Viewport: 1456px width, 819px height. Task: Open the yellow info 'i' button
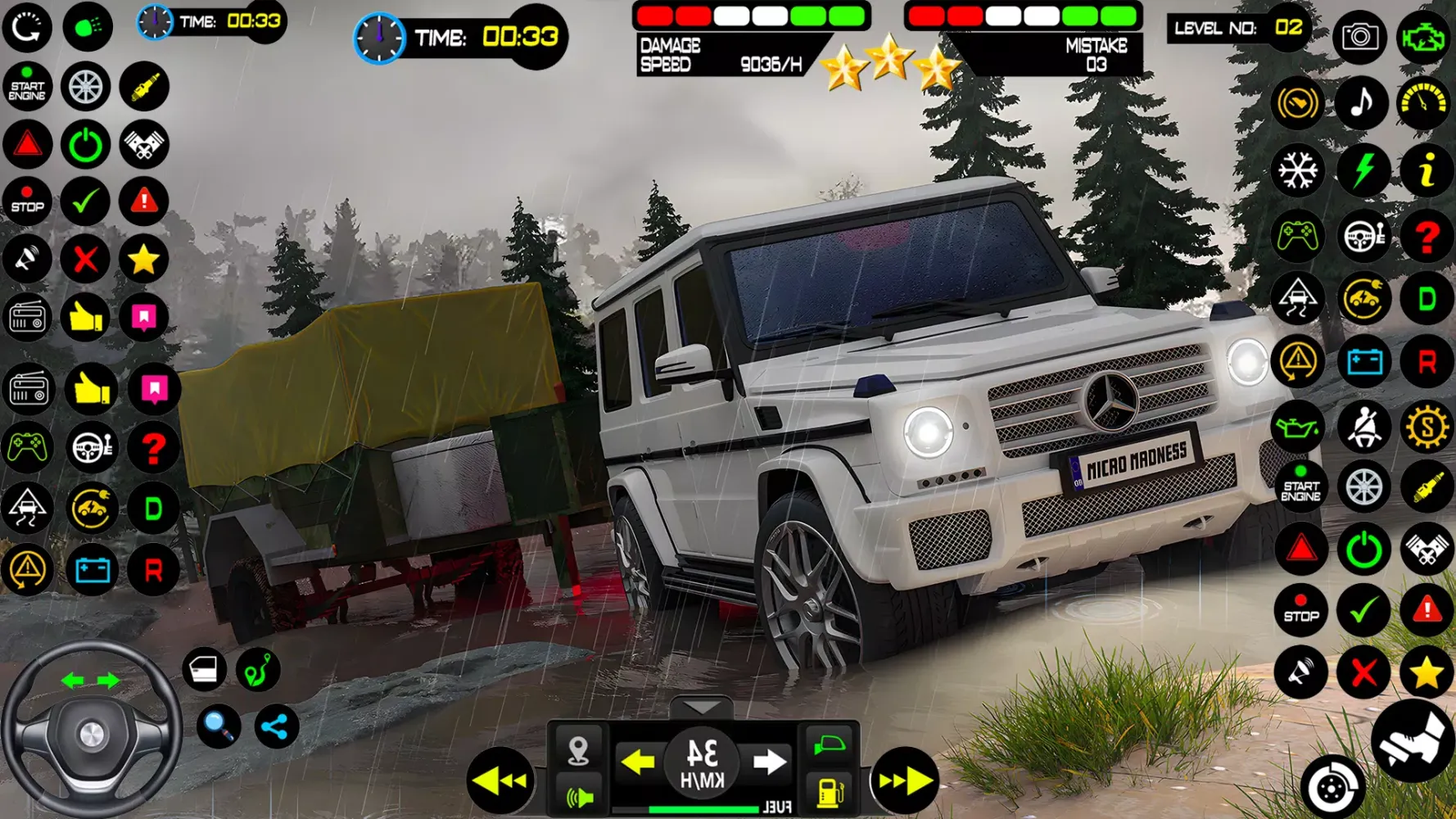1426,171
